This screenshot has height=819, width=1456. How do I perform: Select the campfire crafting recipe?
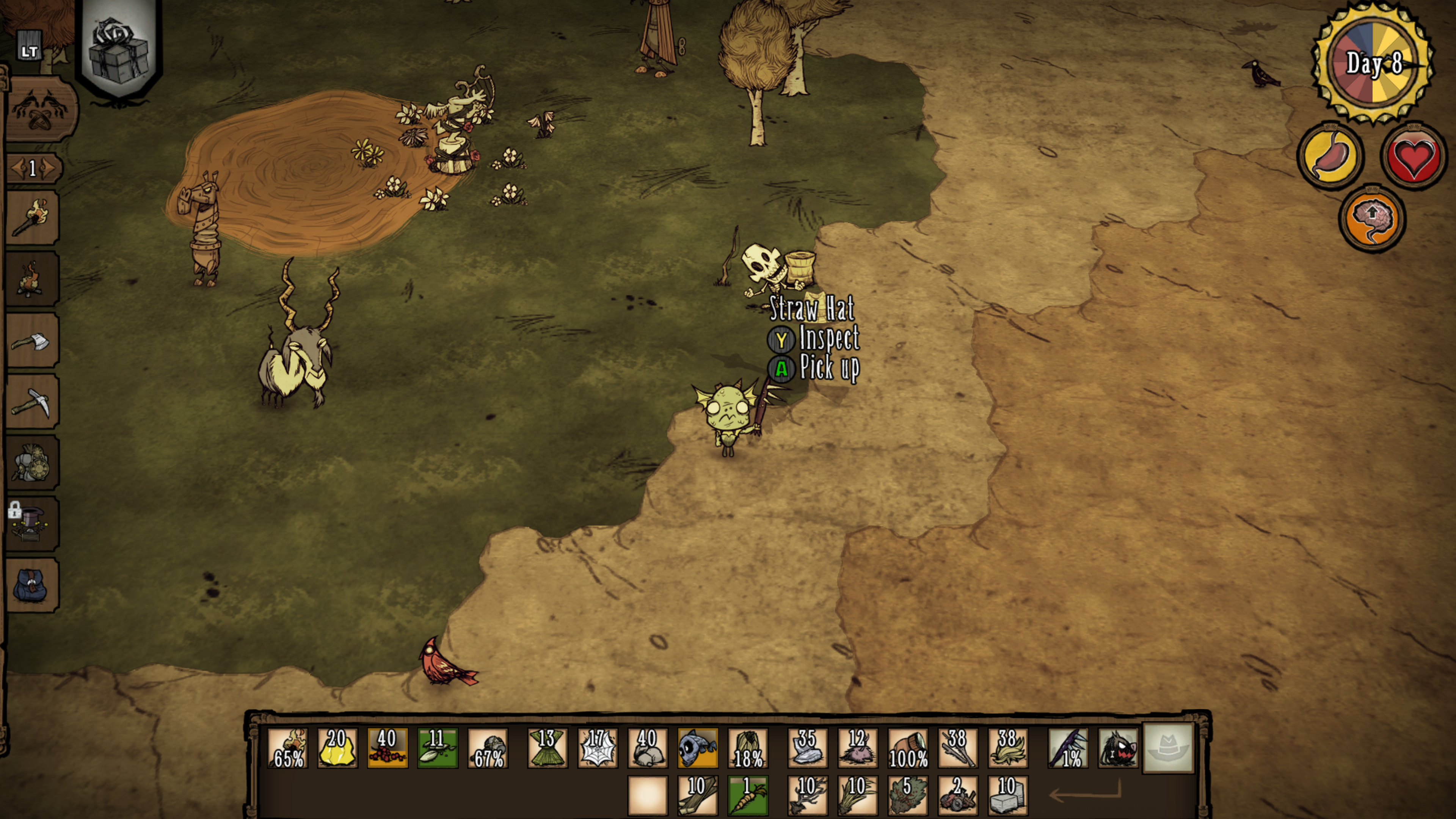click(x=31, y=279)
